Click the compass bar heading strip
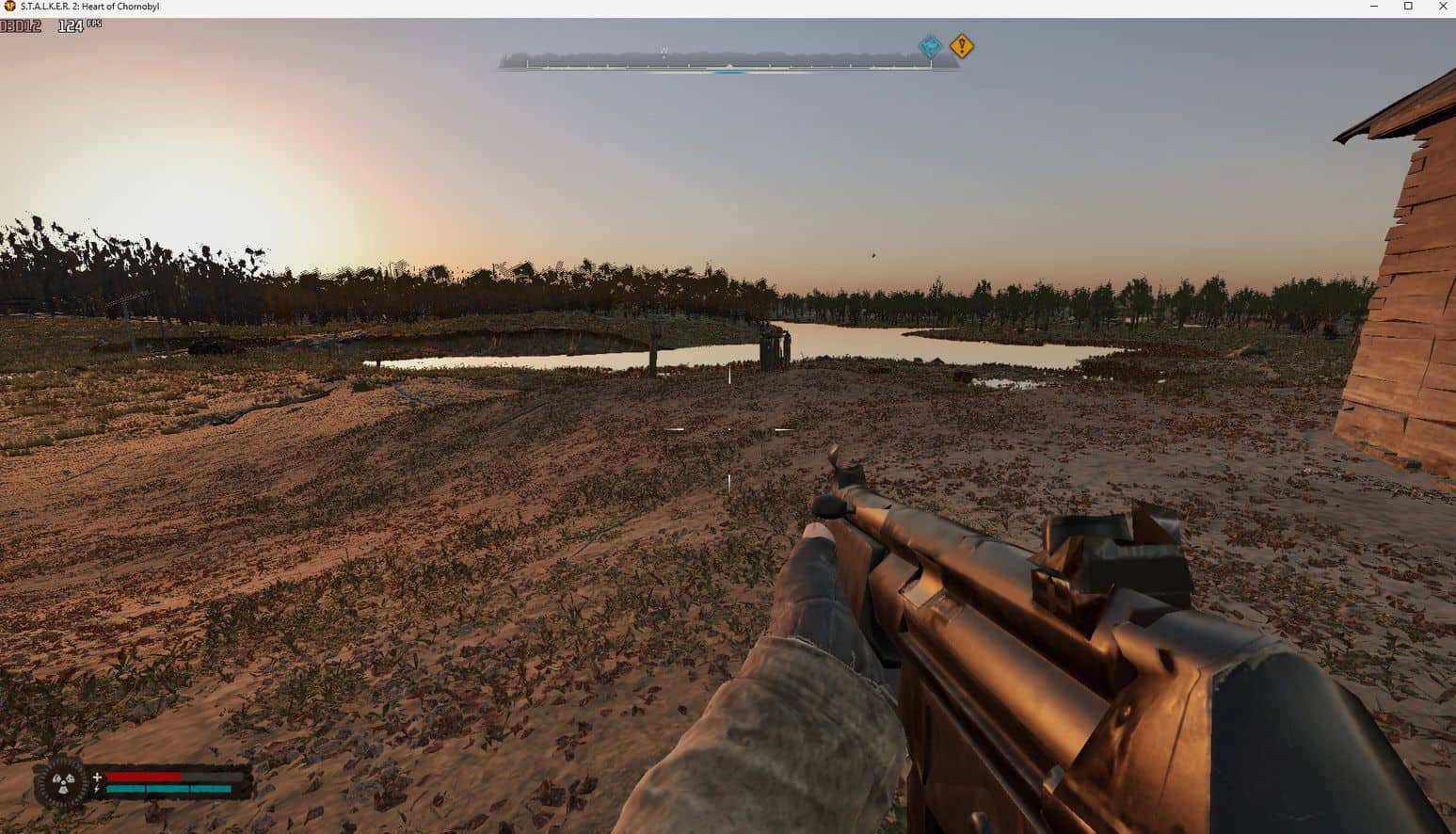 [728, 61]
